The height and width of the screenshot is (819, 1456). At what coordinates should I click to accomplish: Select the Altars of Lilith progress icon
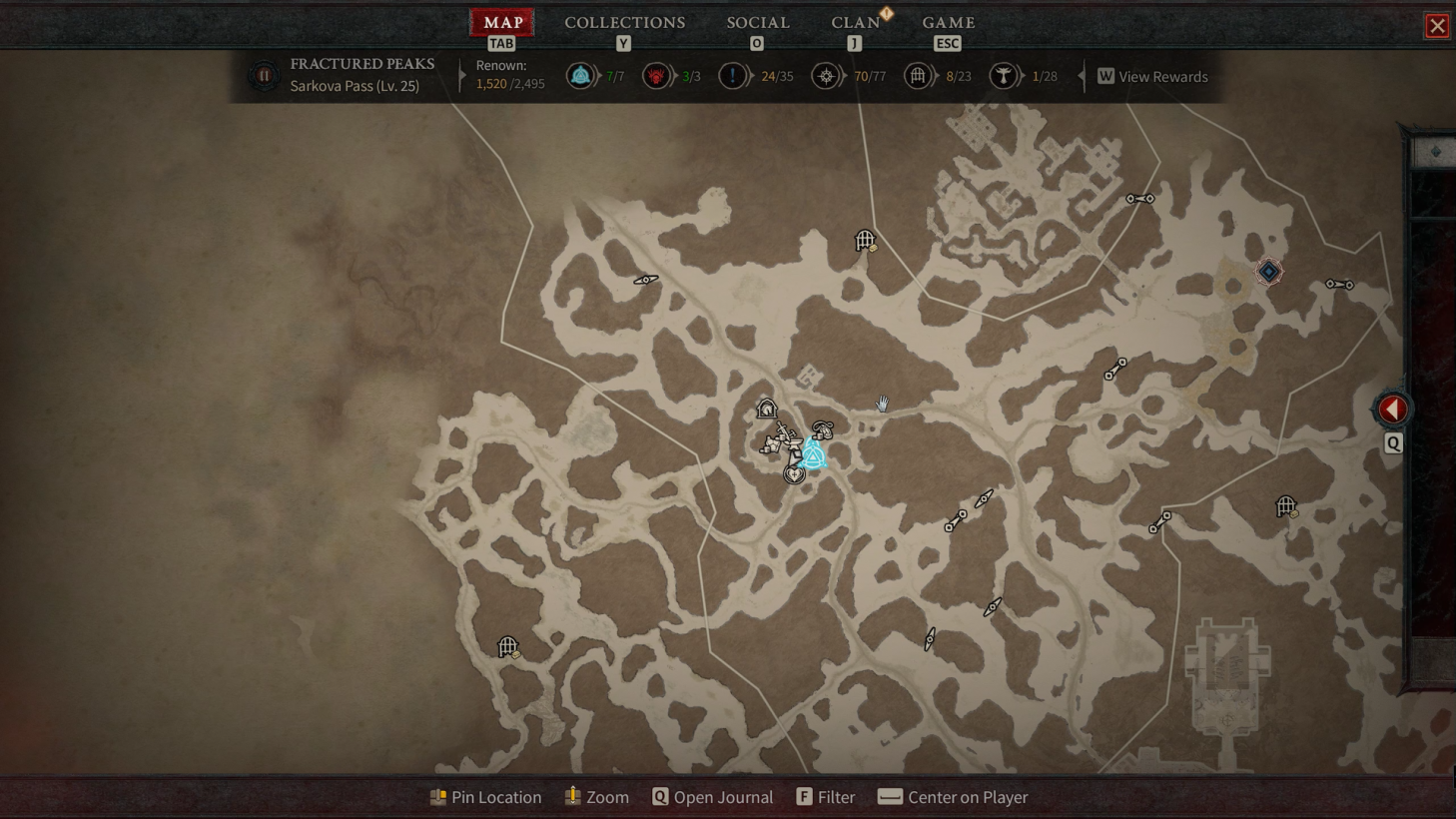(1004, 76)
